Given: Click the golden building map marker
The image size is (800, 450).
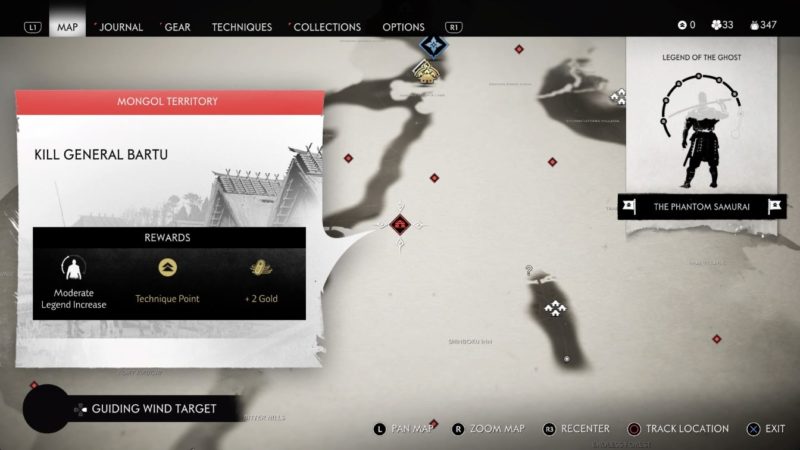Looking at the screenshot, I should pyautogui.click(x=427, y=71).
